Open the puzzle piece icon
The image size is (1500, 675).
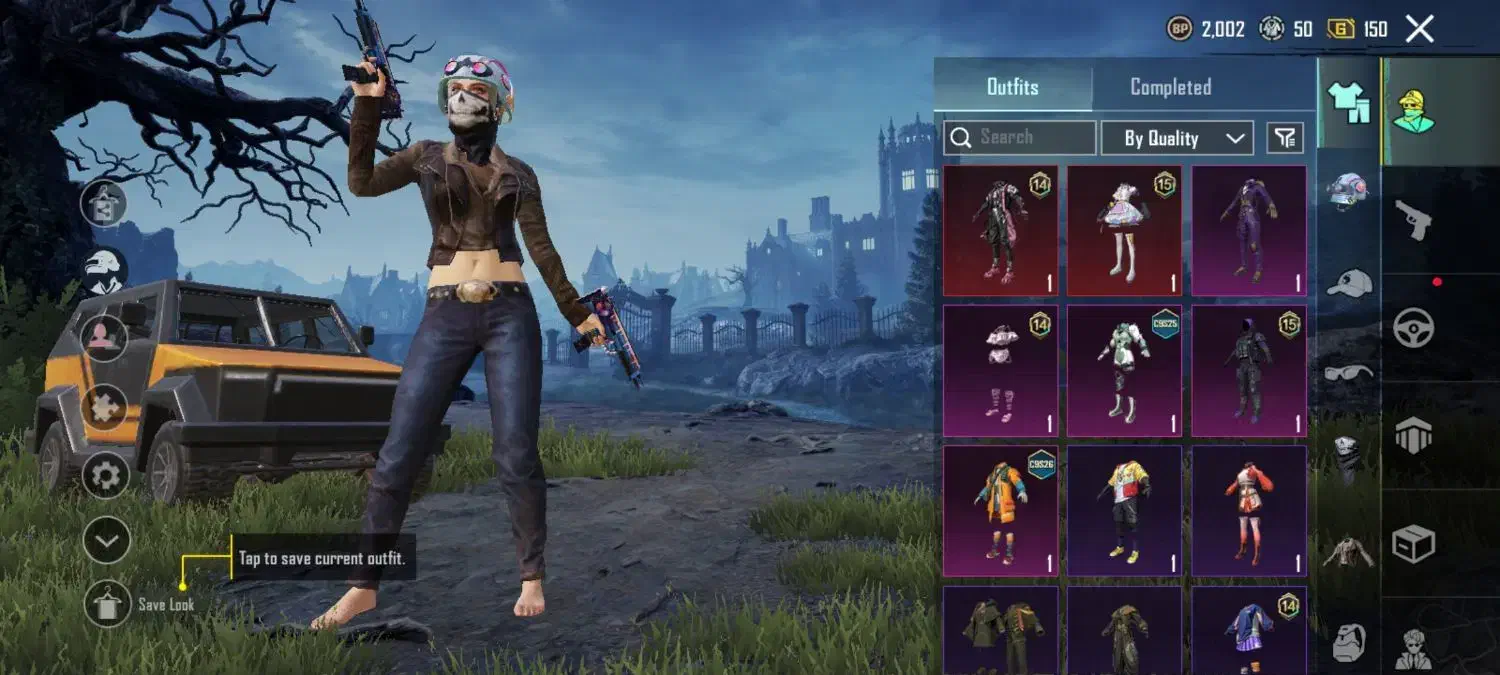click(x=106, y=407)
